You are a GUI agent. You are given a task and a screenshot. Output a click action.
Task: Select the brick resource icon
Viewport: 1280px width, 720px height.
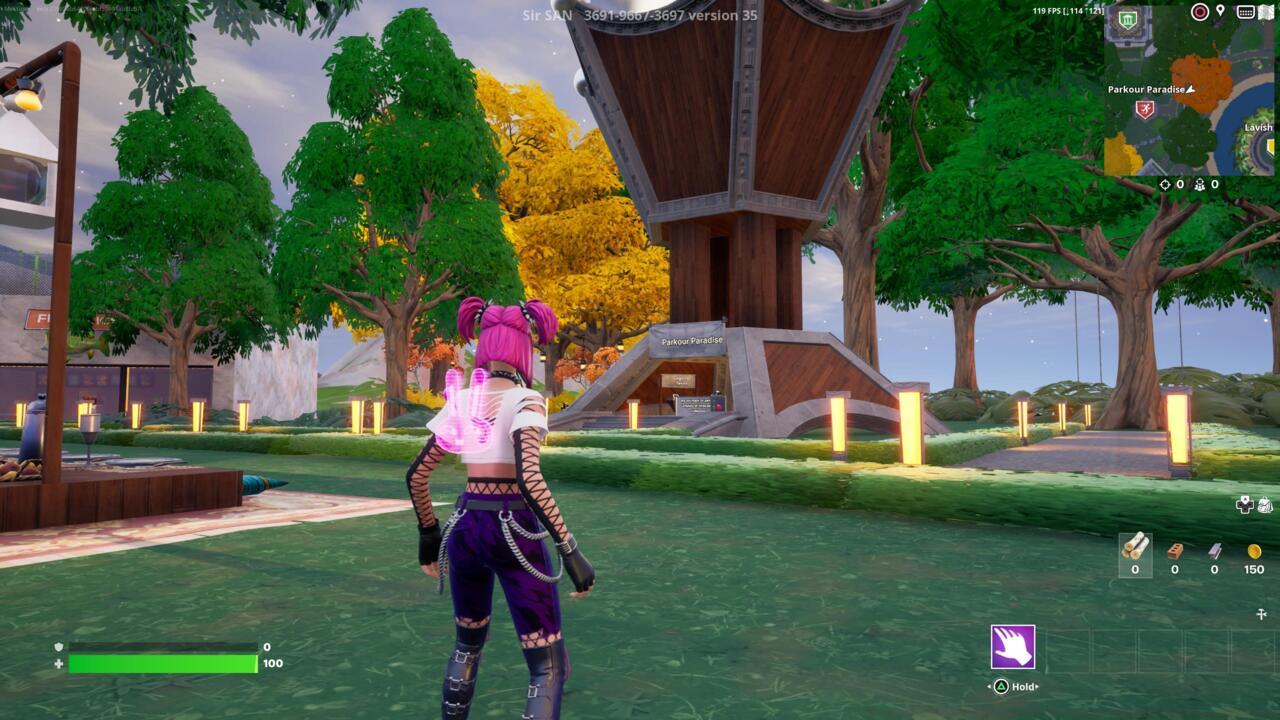point(1174,551)
